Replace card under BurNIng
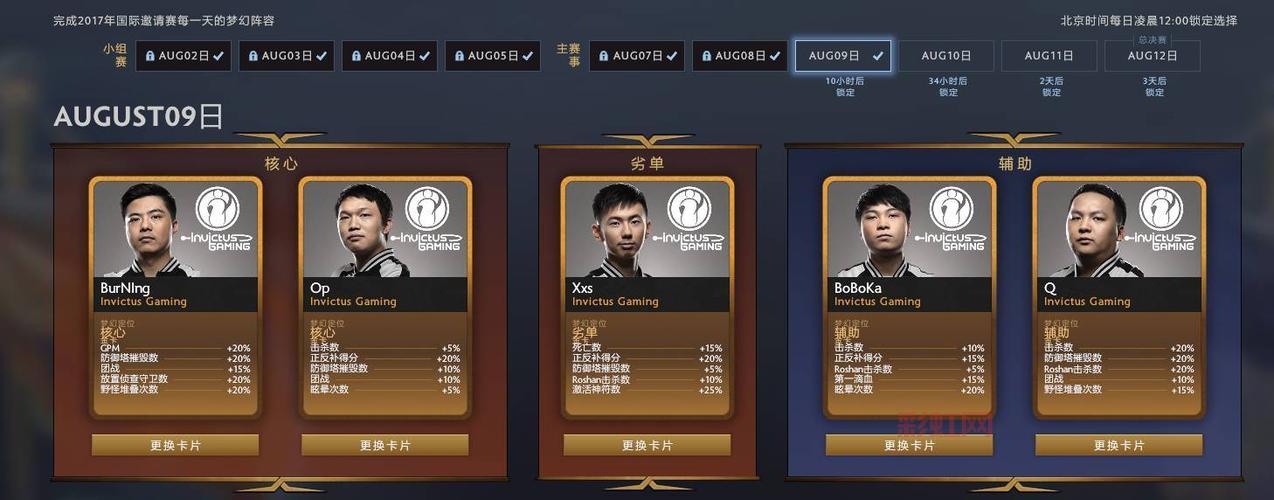This screenshot has height=500, width=1274. click(175, 445)
